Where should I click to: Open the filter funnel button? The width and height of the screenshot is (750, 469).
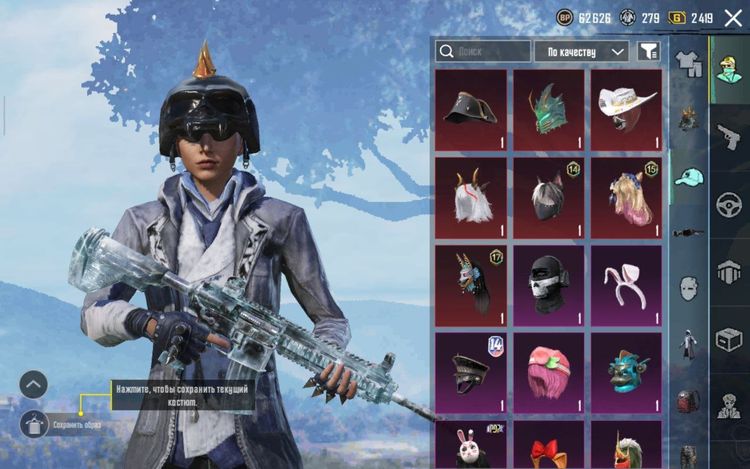pos(648,51)
